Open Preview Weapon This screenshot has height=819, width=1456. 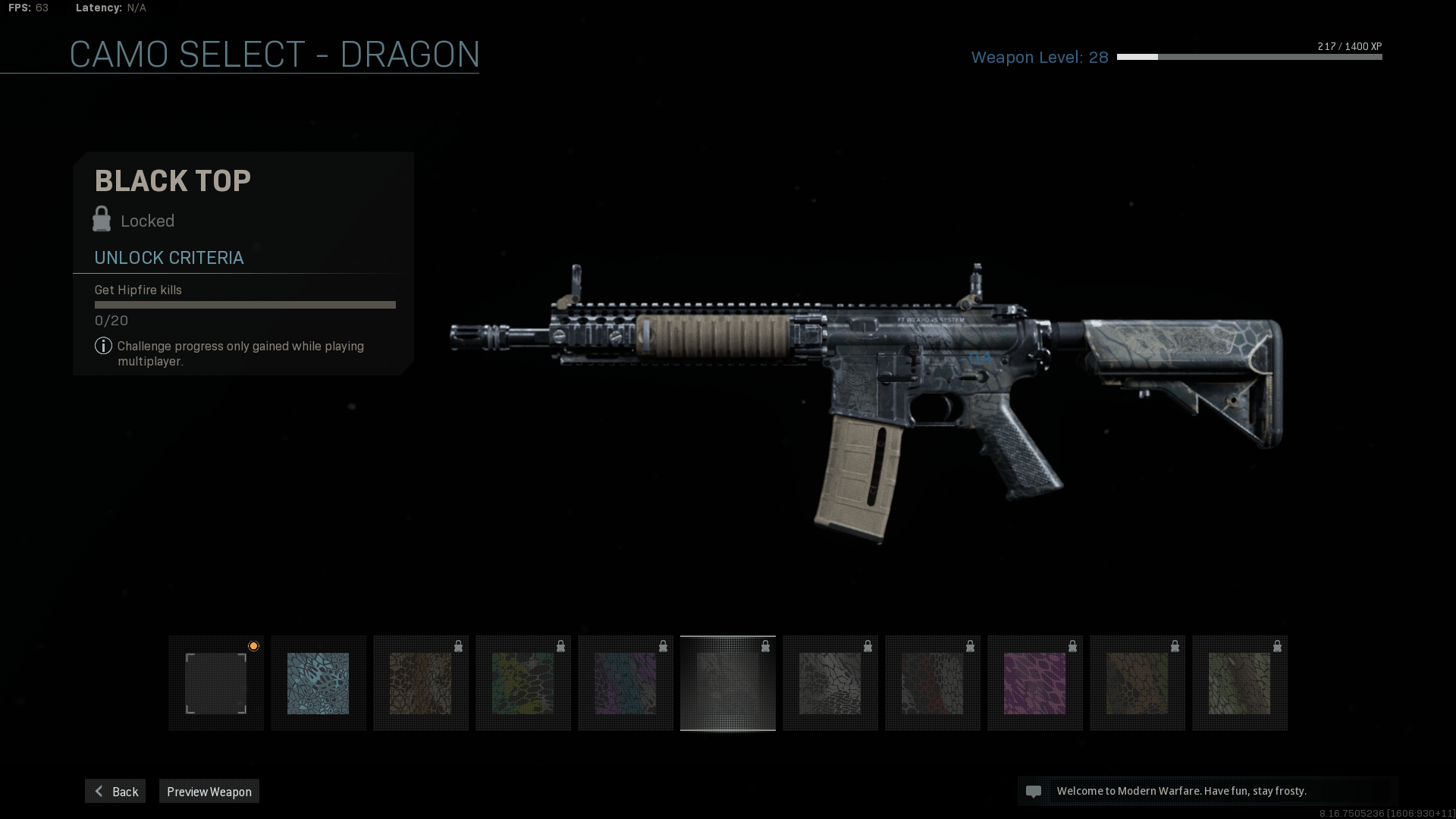209,791
